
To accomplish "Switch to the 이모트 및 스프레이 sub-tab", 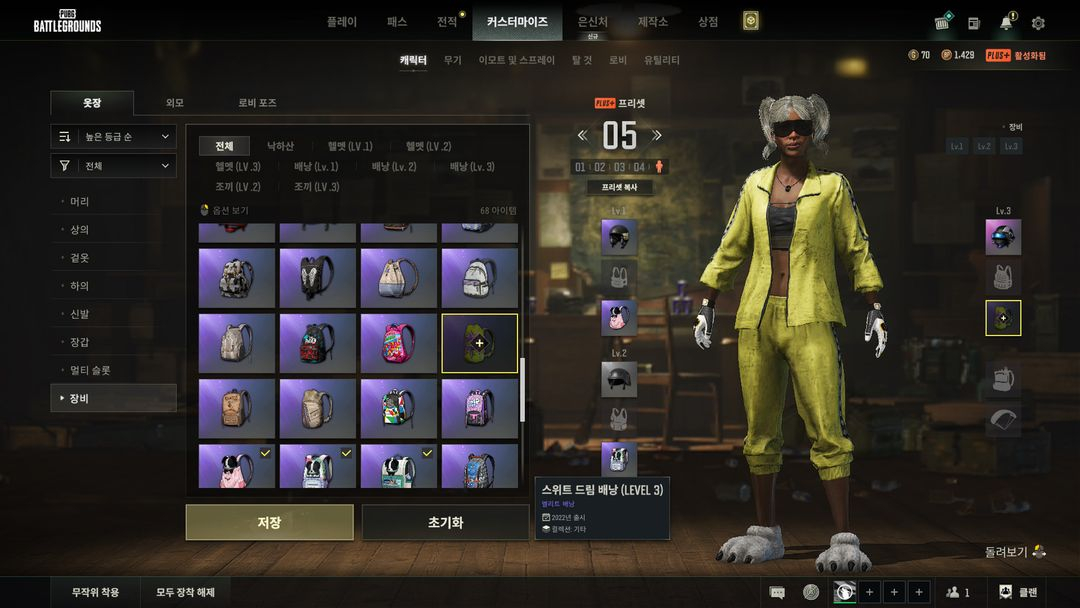I will click(x=516, y=60).
